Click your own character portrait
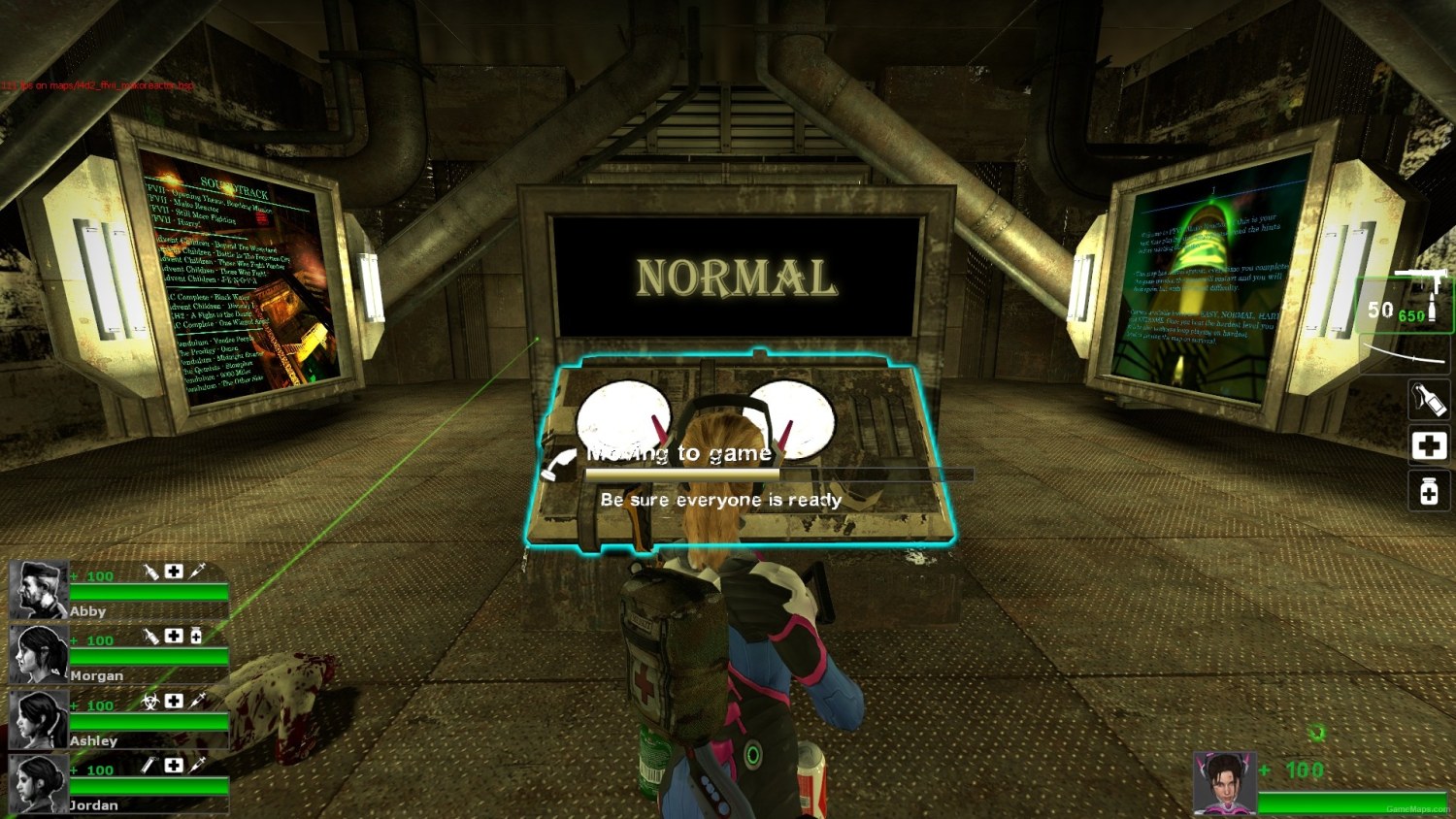Image resolution: width=1456 pixels, height=819 pixels. pos(1224,783)
